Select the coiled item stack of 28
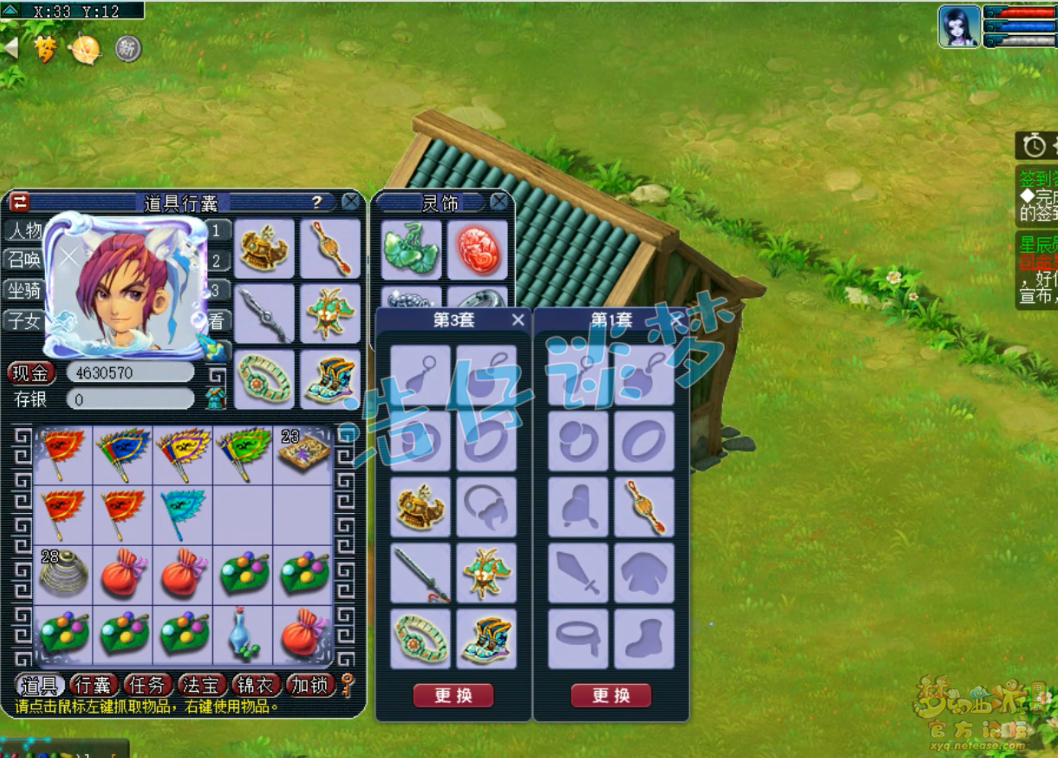The image size is (1058, 758). [63, 572]
